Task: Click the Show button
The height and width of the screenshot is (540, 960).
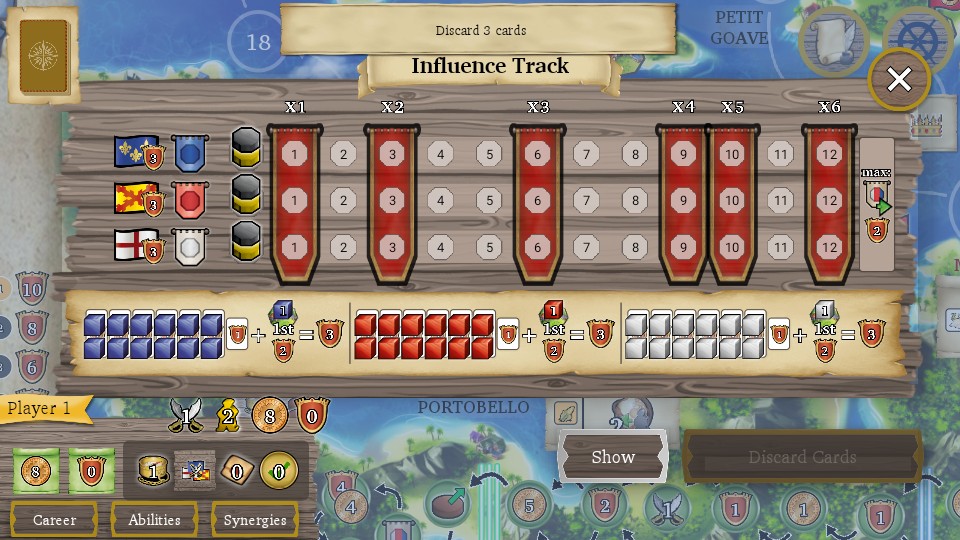Action: click(613, 457)
